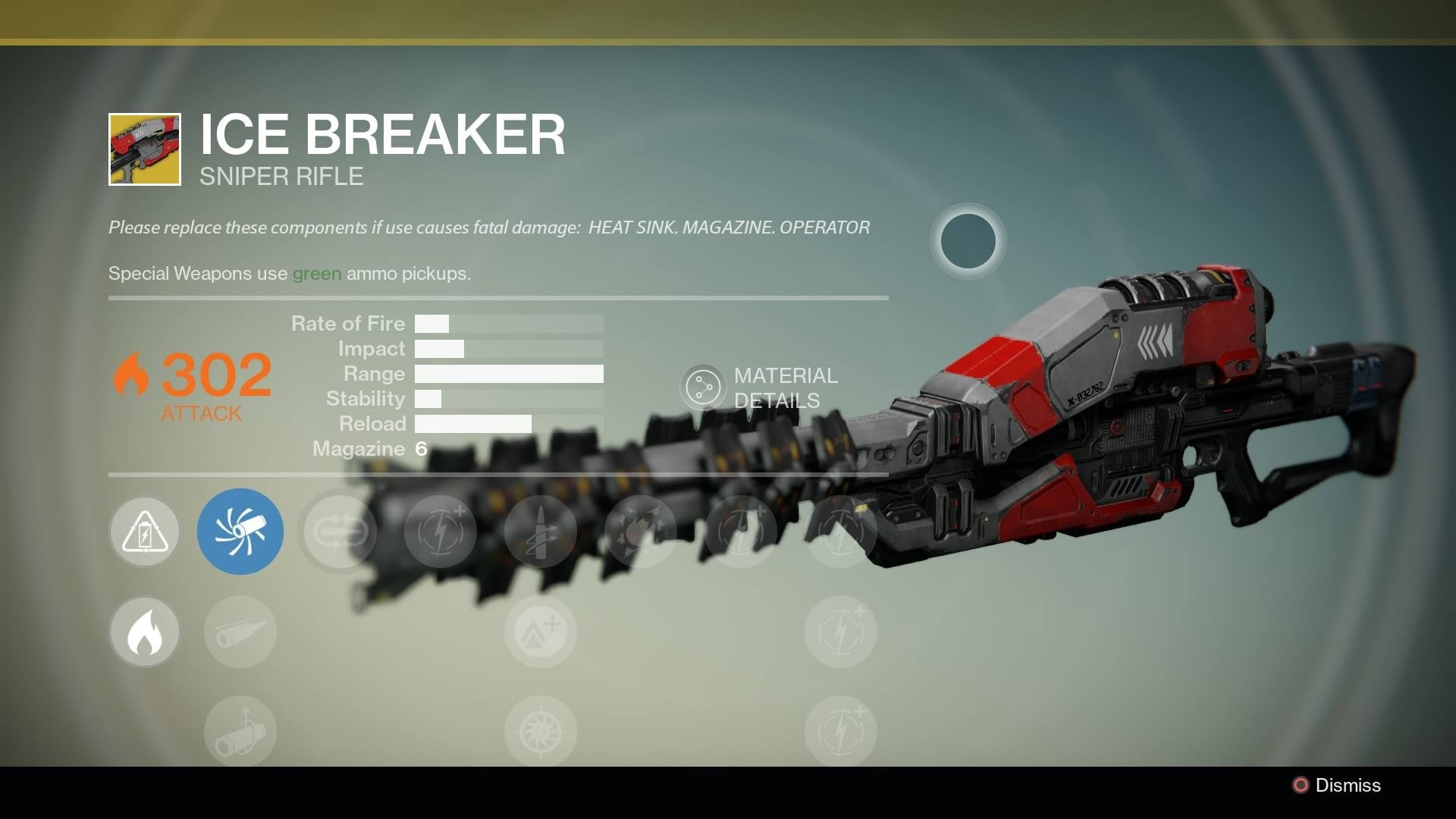Click the Range stat bar
Viewport: 1456px width, 819px height.
coord(508,373)
